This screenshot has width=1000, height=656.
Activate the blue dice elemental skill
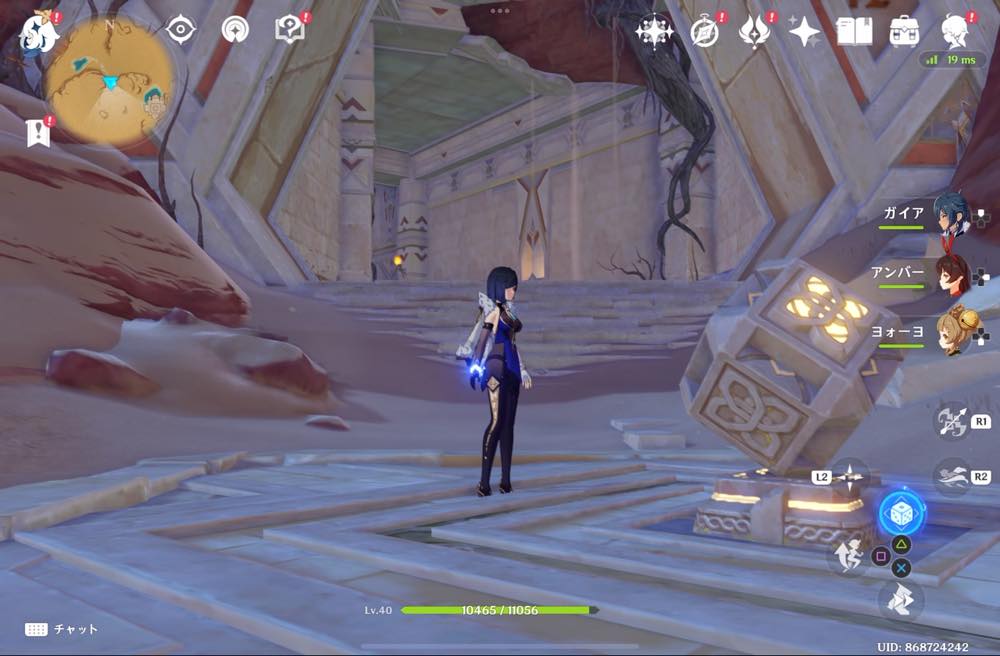901,513
